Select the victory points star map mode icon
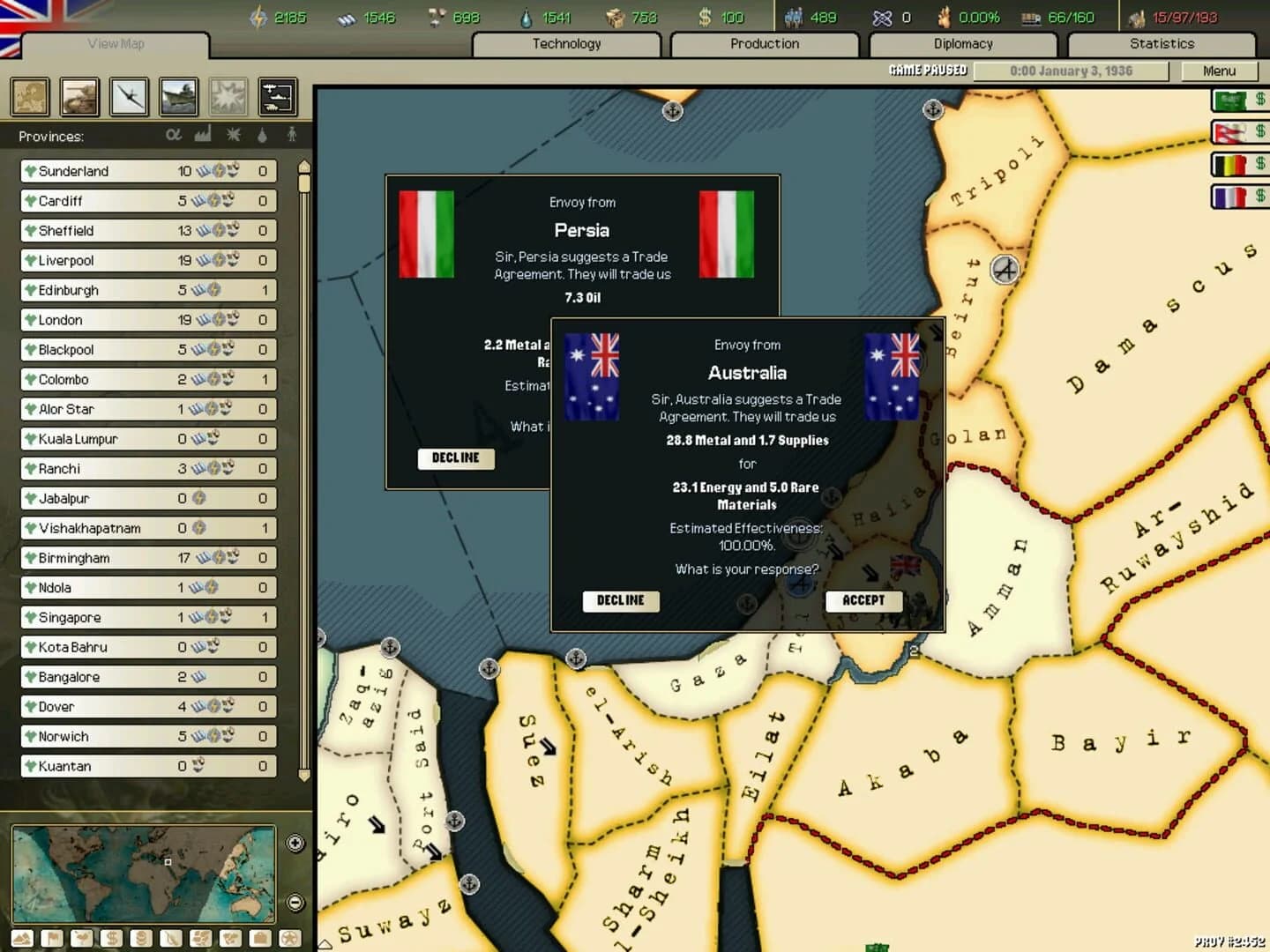Screen dimensions: 1270x952 pos(290,938)
